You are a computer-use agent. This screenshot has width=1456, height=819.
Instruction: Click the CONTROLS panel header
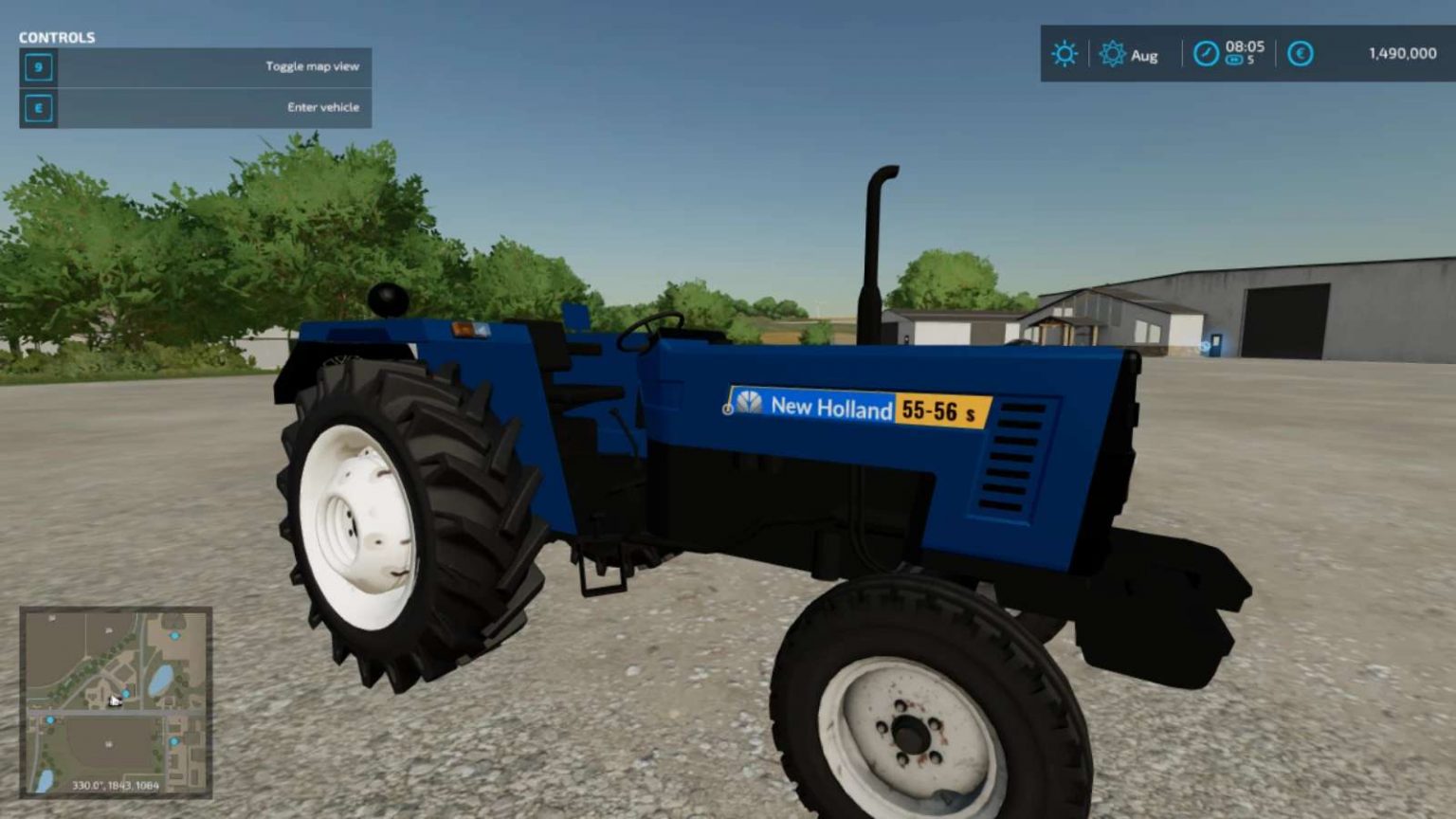click(56, 38)
